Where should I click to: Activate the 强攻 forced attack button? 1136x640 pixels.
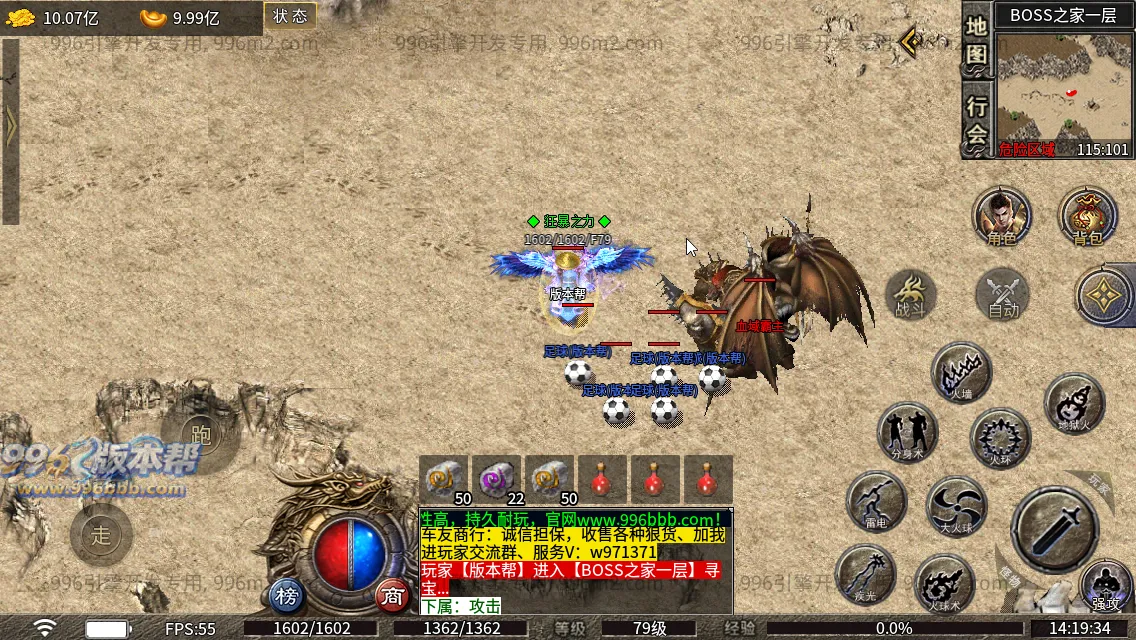pyautogui.click(x=1106, y=584)
